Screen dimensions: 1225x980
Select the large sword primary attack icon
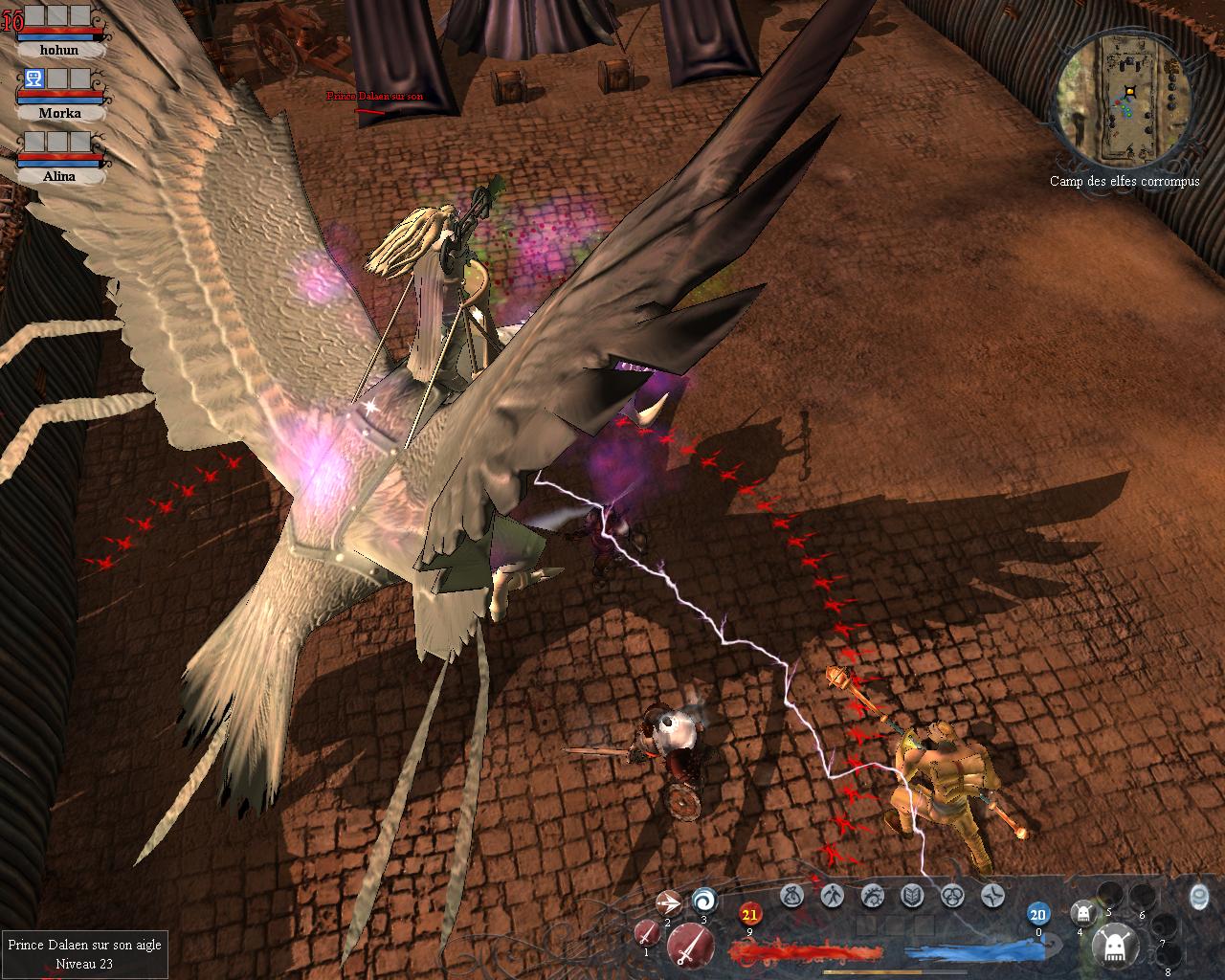pos(689,946)
